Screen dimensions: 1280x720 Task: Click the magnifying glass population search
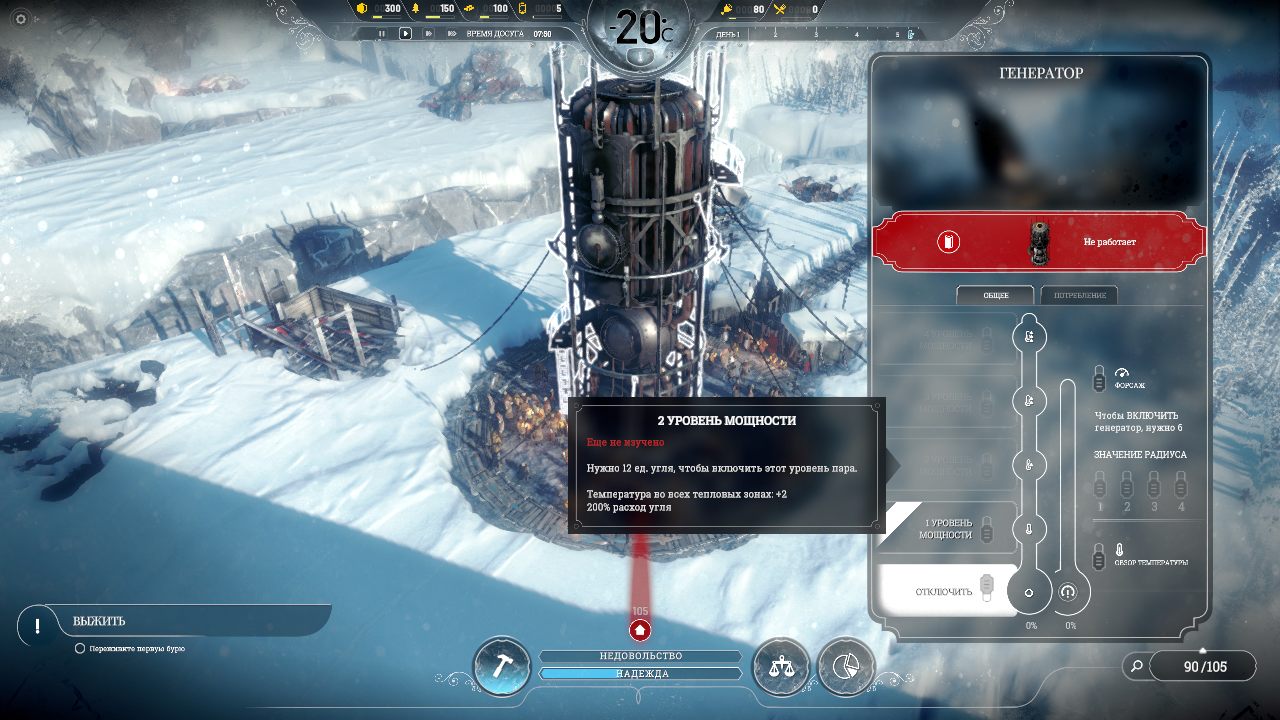1135,666
